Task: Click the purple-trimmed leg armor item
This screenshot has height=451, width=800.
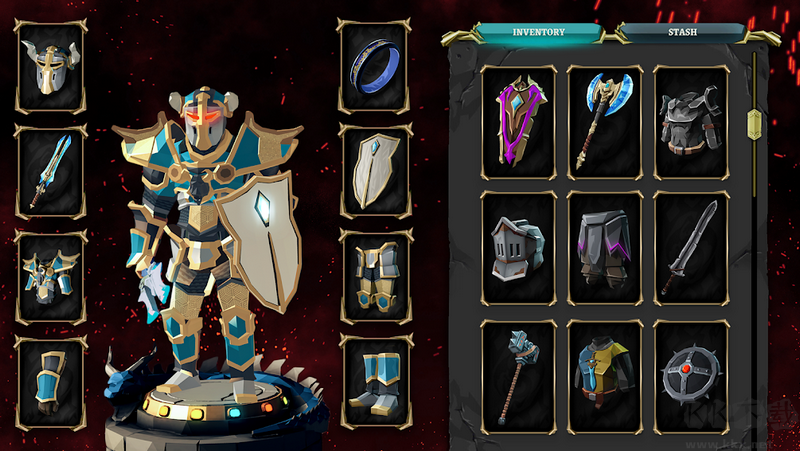Action: click(x=605, y=249)
